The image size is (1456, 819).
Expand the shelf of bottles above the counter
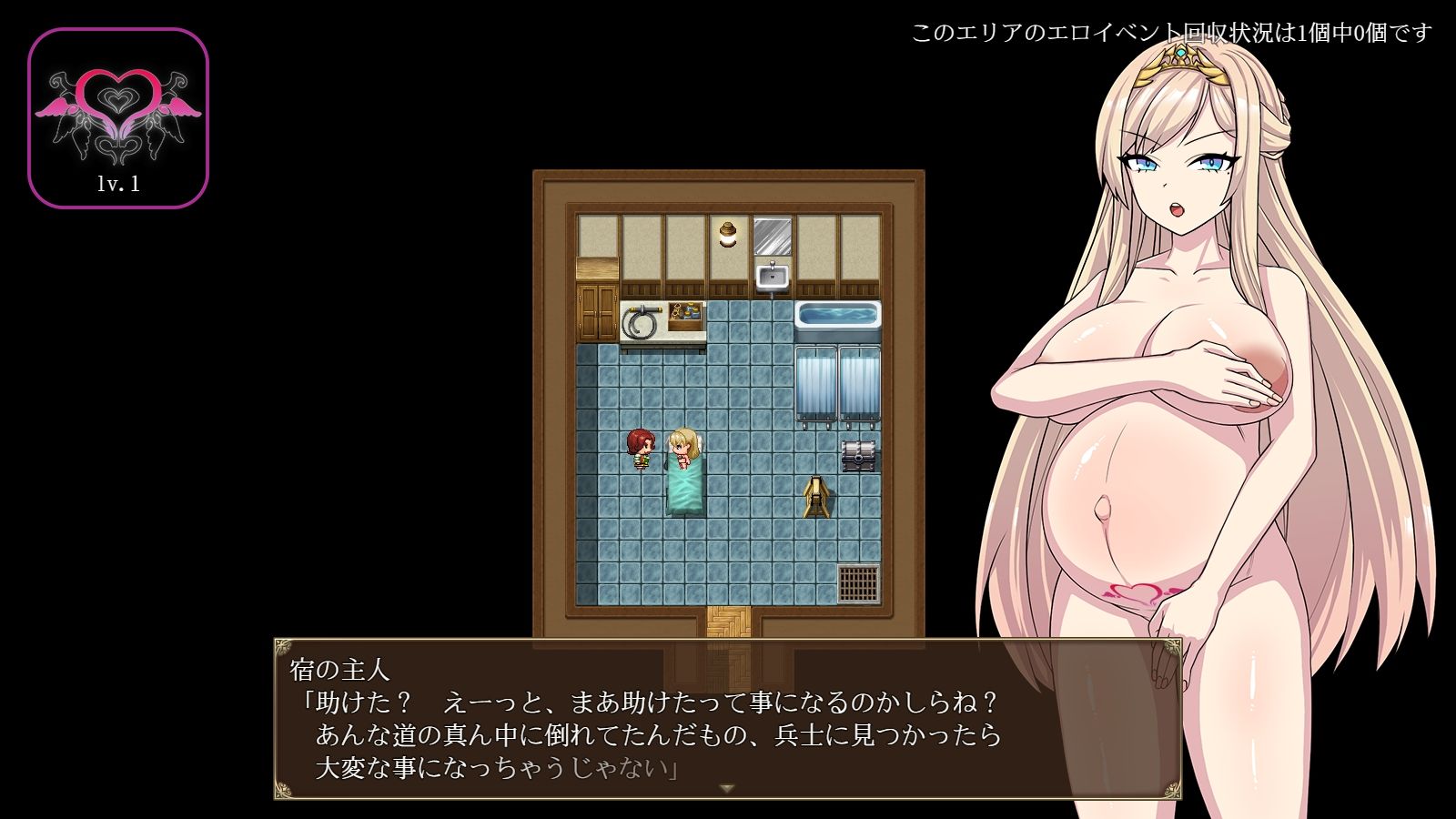click(x=684, y=312)
